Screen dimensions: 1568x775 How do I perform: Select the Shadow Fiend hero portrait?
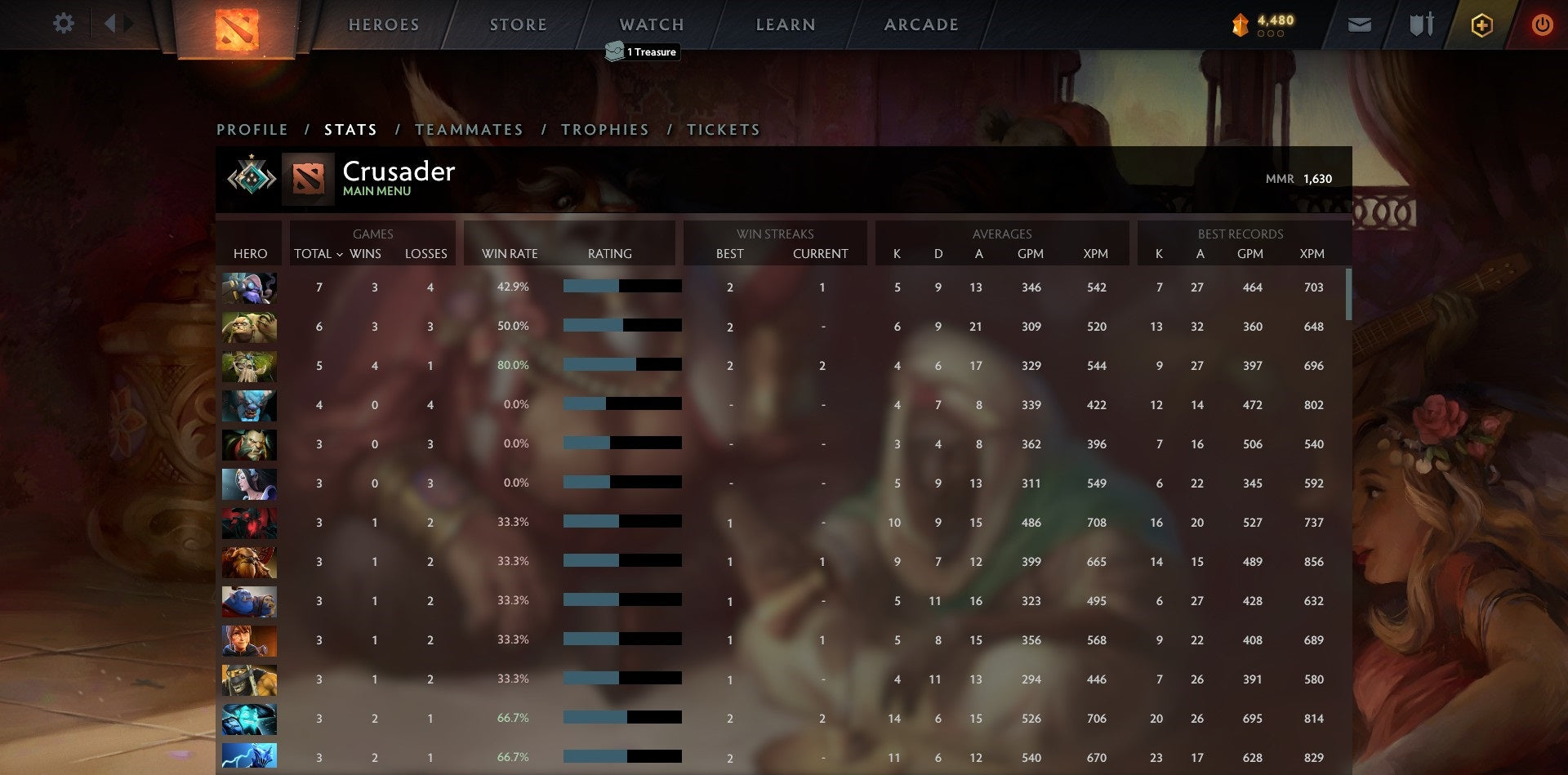(x=249, y=523)
